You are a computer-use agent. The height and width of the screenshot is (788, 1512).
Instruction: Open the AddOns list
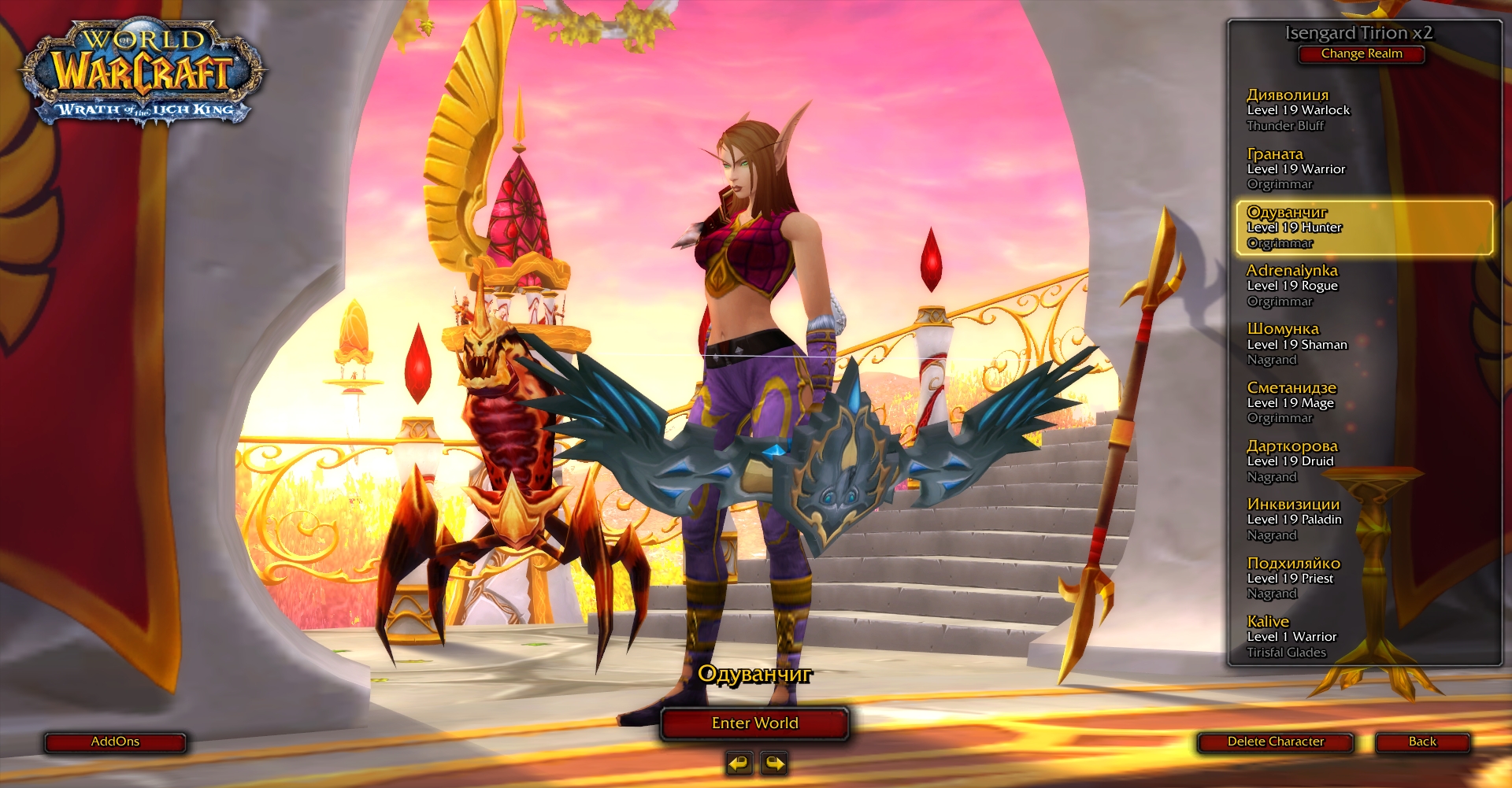[115, 742]
